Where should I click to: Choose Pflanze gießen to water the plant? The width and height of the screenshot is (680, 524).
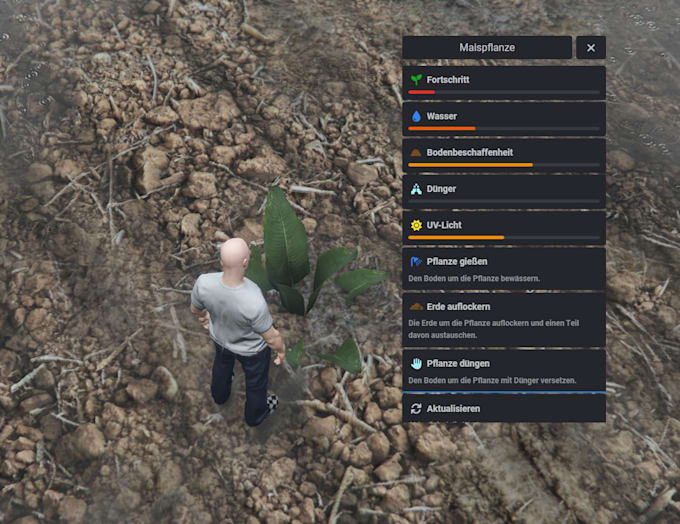click(504, 268)
